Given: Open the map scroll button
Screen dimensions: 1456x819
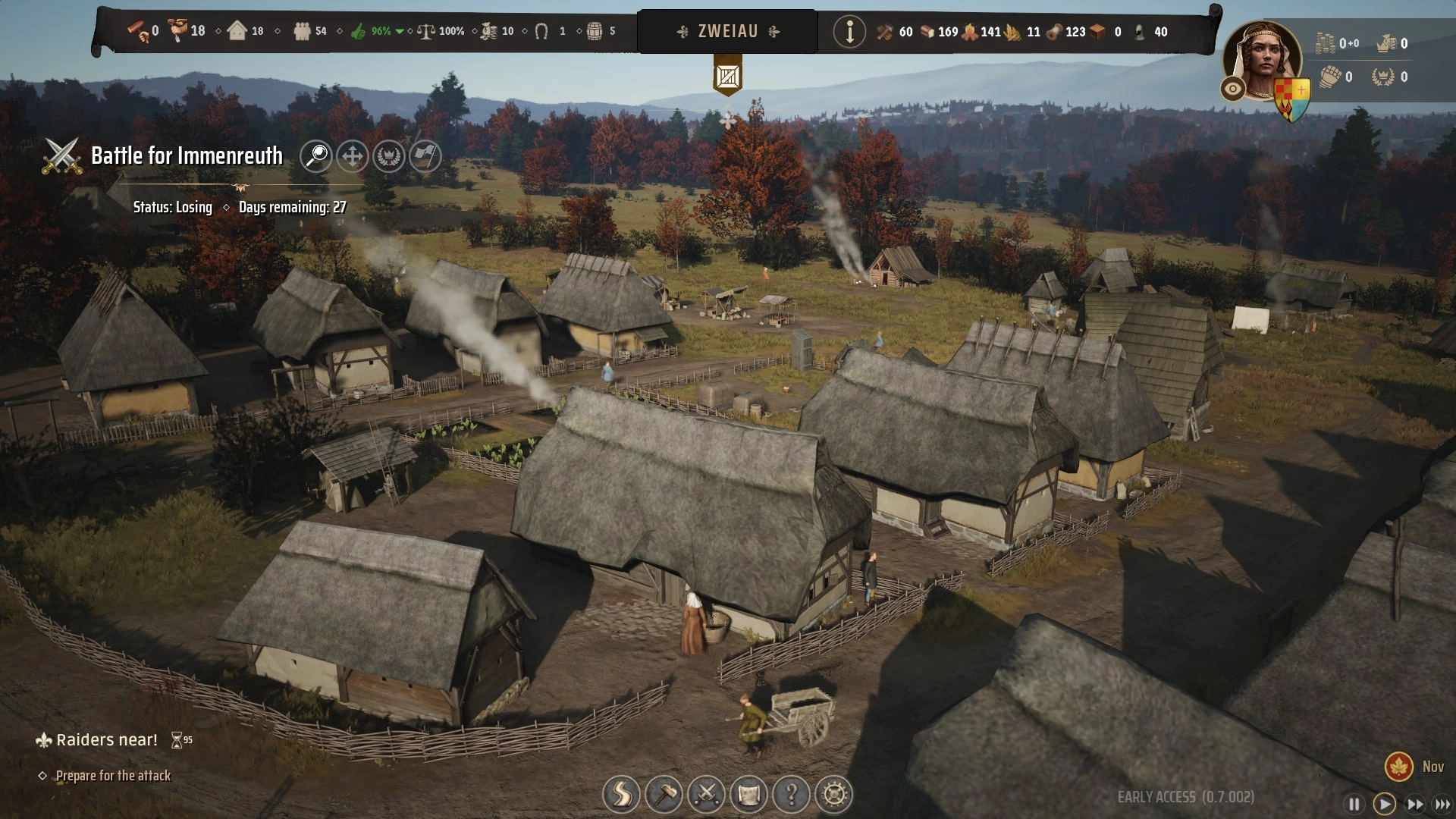Looking at the screenshot, I should click(748, 794).
